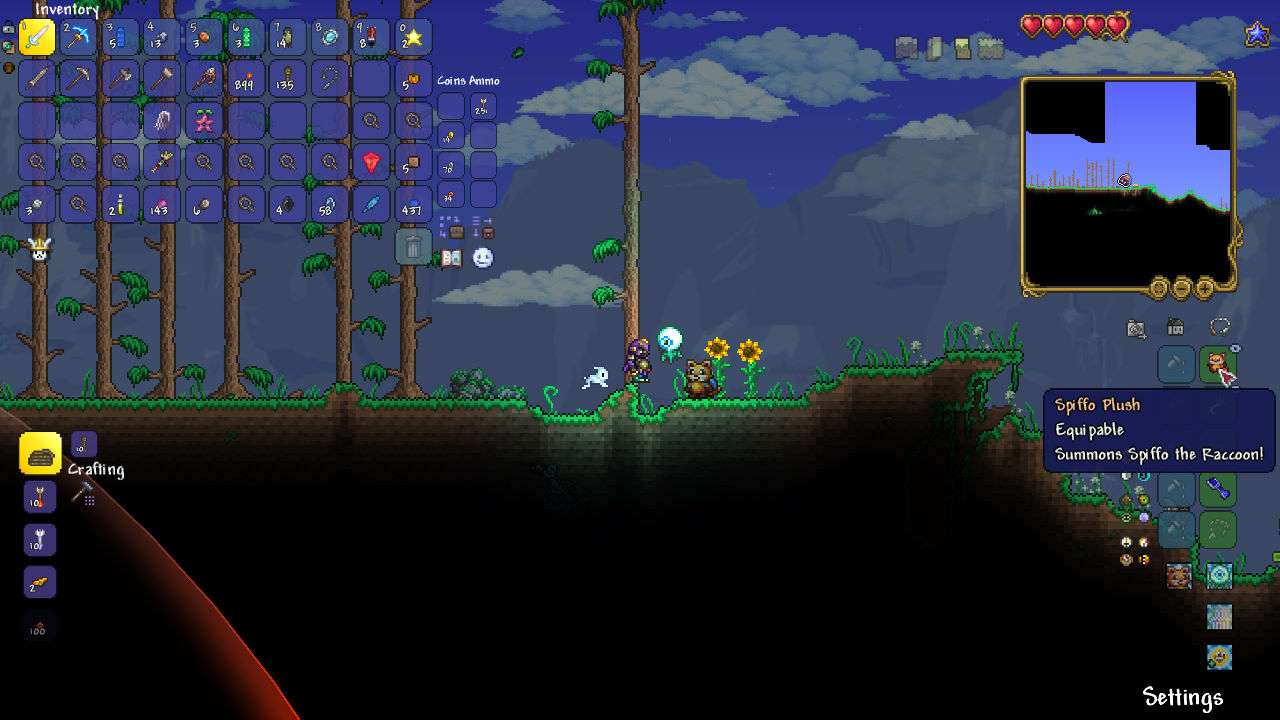Click the highlighted chest in the crafting area
1280x720 pixels.
click(x=38, y=454)
